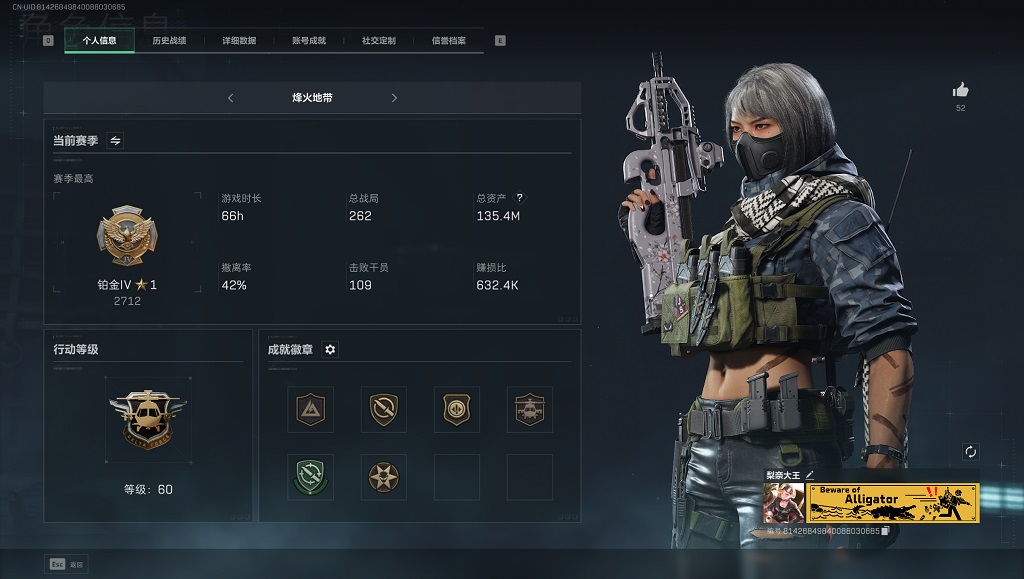Select the 账号成就 tab
Viewport: 1024px width, 579px height.
coord(309,41)
